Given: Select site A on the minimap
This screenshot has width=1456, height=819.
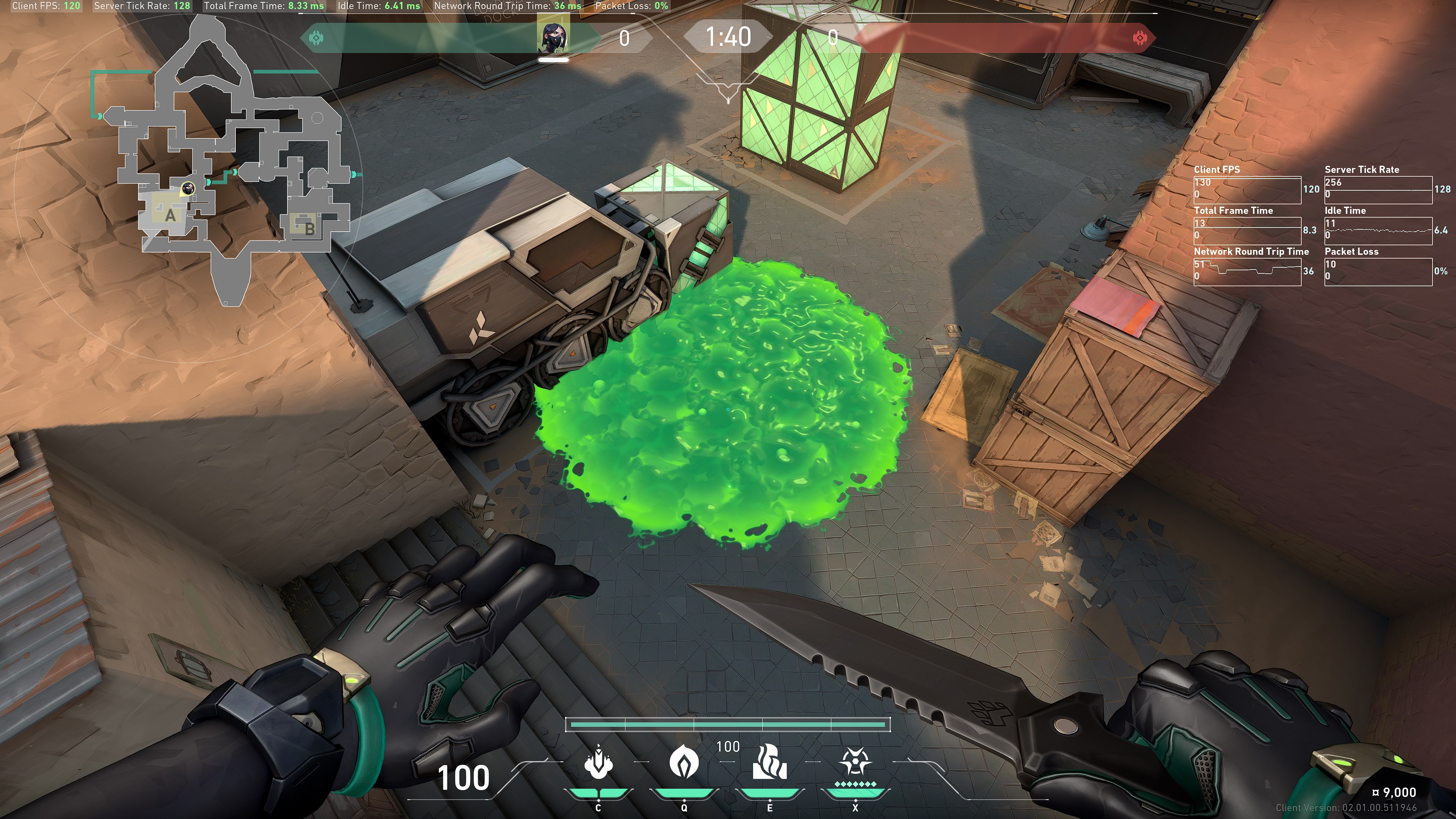Looking at the screenshot, I should (x=169, y=215).
